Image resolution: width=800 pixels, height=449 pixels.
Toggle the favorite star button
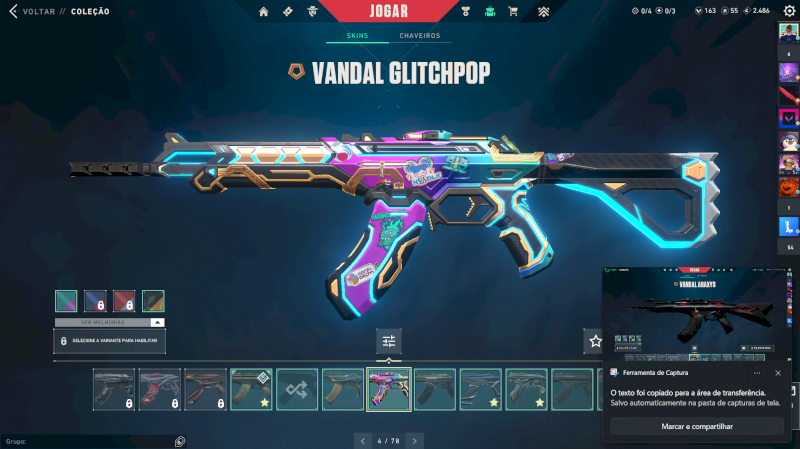pyautogui.click(x=596, y=342)
